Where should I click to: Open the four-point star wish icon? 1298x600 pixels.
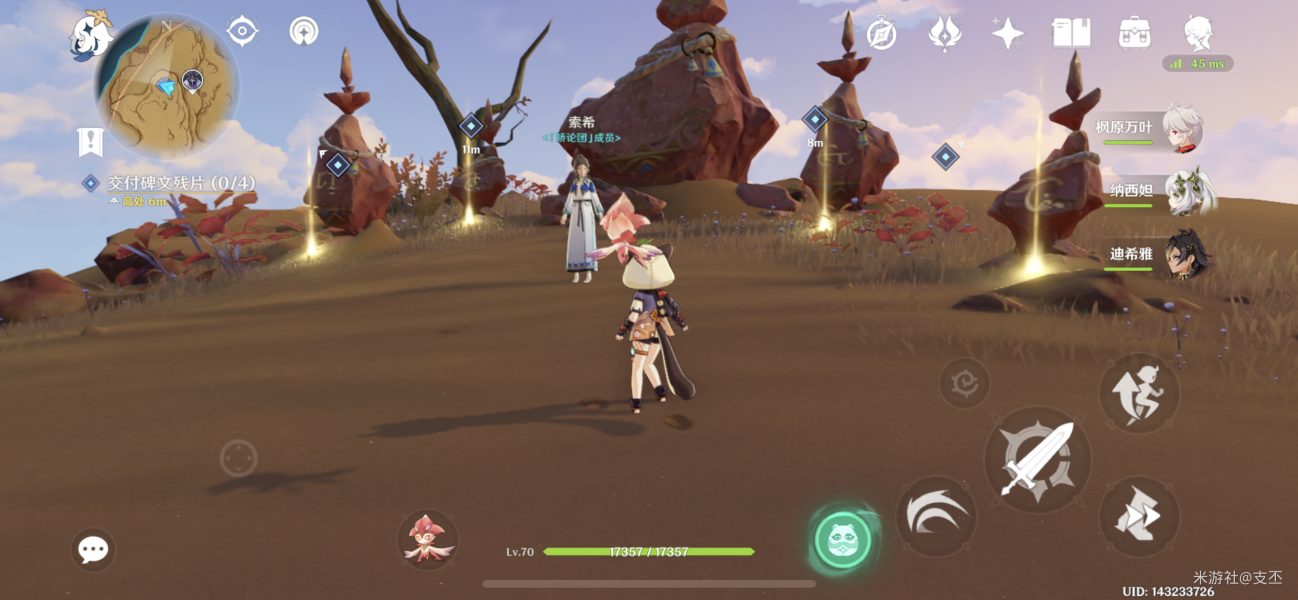(1007, 34)
